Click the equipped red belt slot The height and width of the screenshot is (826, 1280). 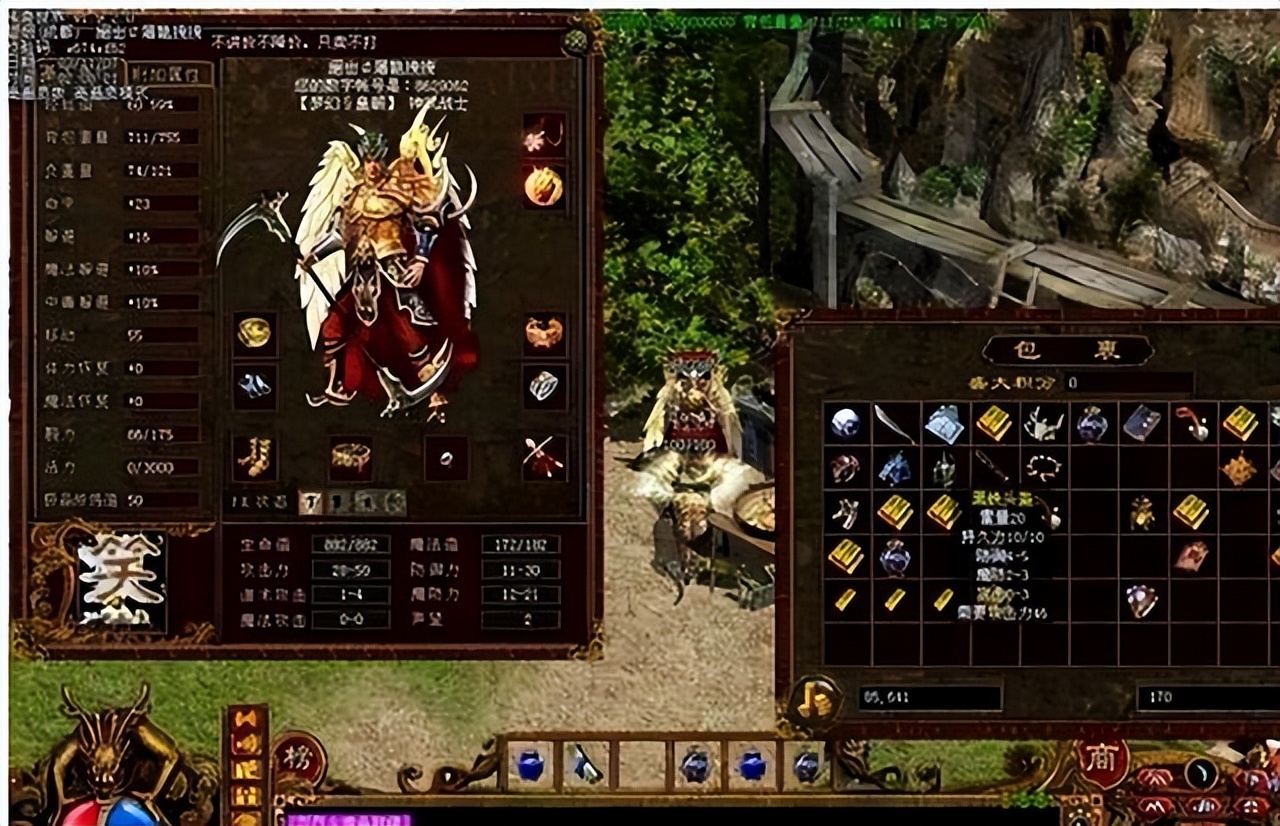350,458
